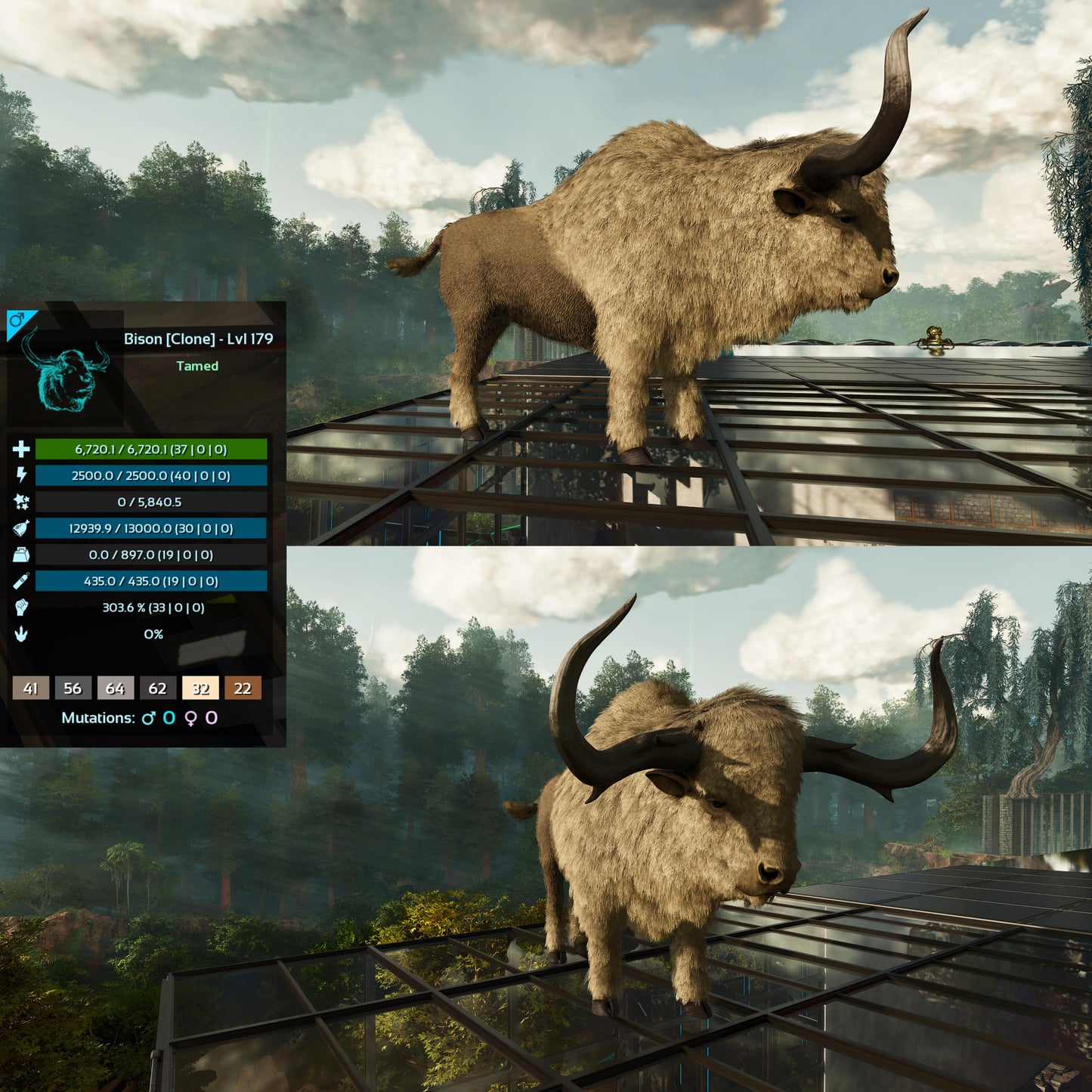Choose the color swatch numbered 56
Viewport: 1092px width, 1092px height.
tap(73, 688)
